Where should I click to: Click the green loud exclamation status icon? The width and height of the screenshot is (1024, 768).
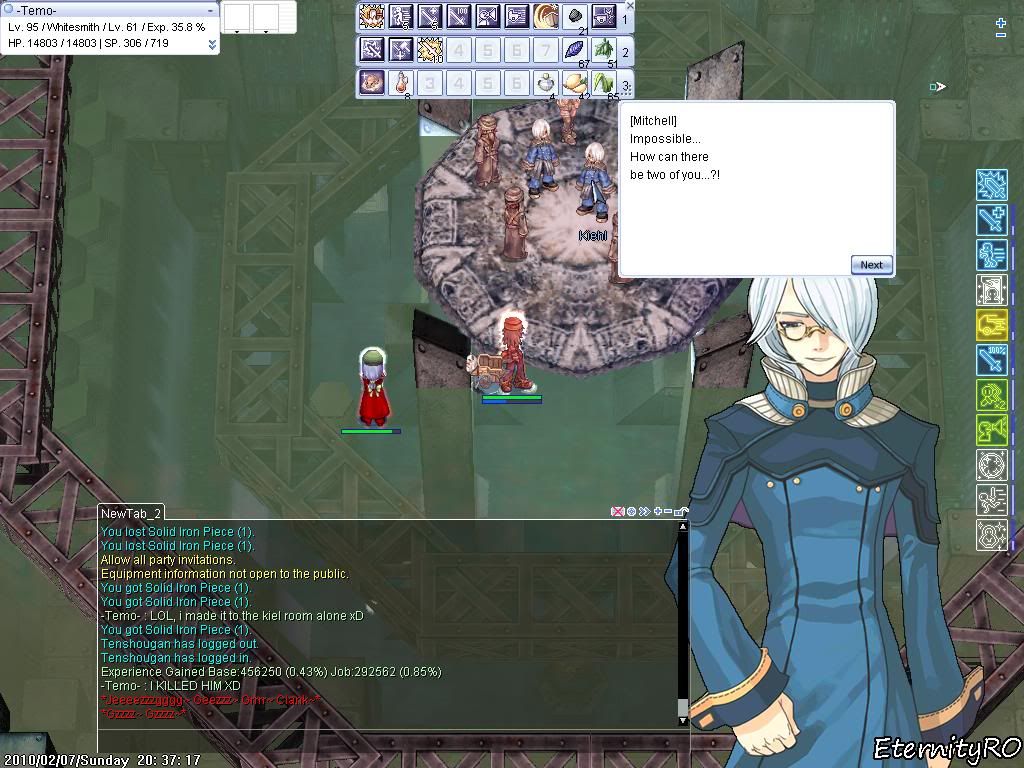coord(991,431)
